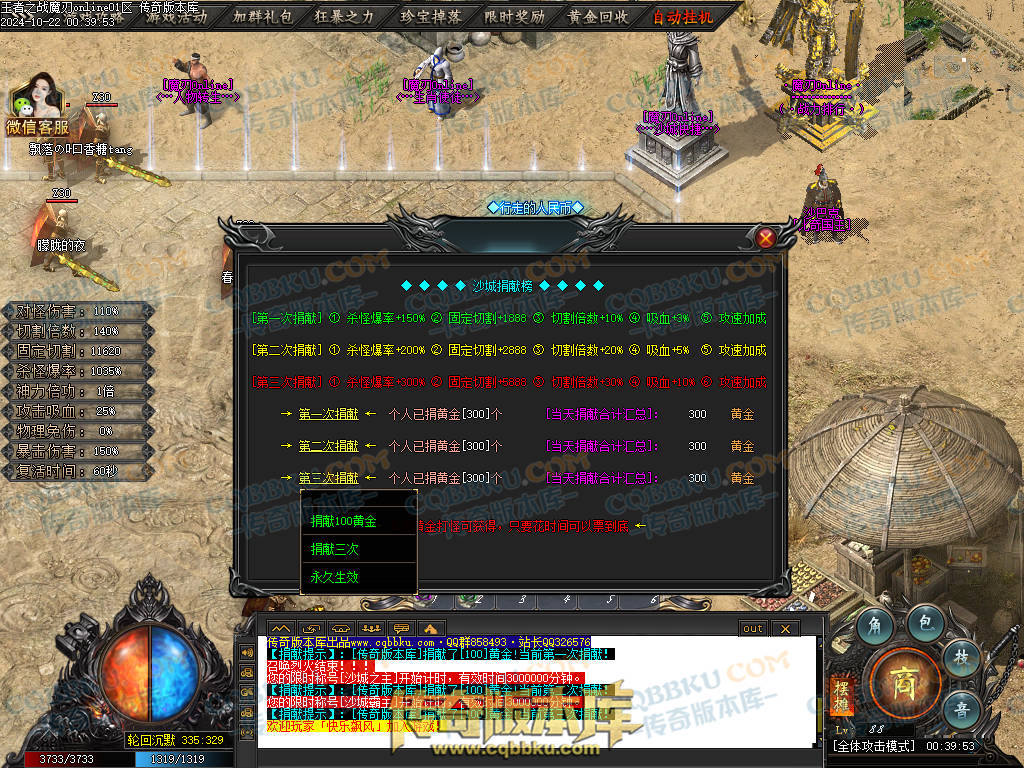
Task: Open the 加群礼包 group gift pack
Action: tap(263, 16)
